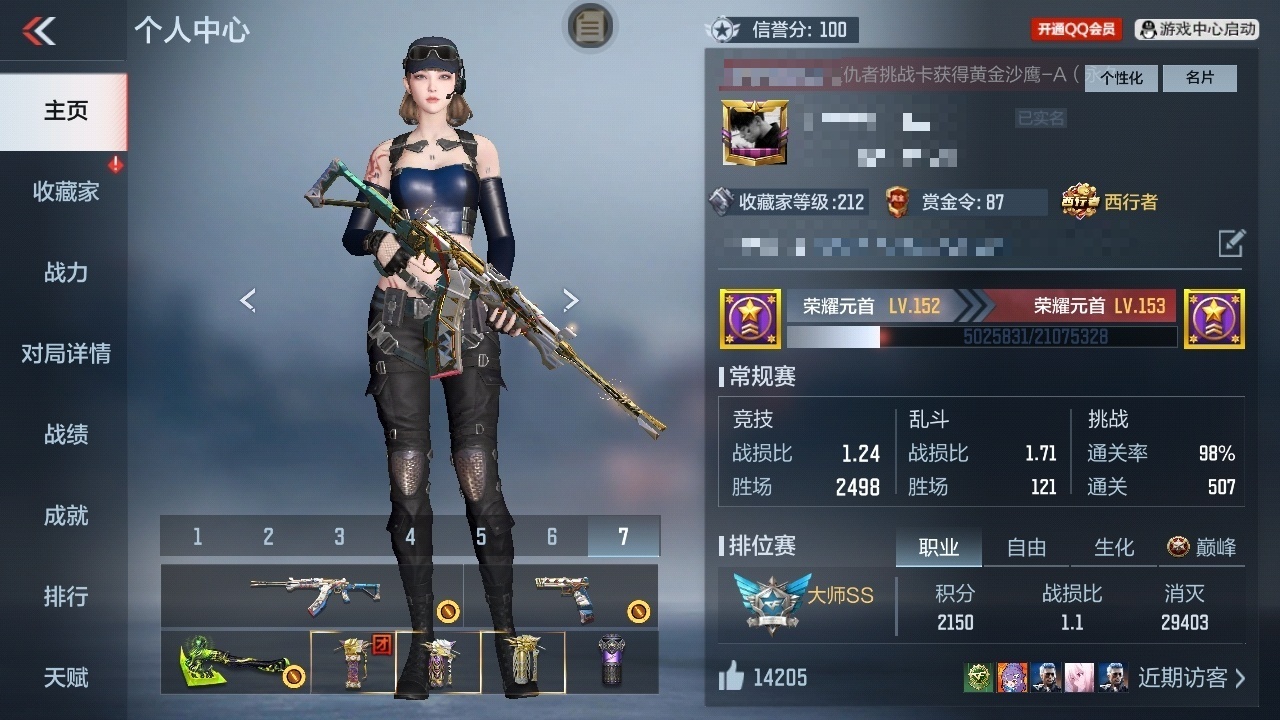Show the 巅峰 peak ranked tab

pyautogui.click(x=1201, y=547)
